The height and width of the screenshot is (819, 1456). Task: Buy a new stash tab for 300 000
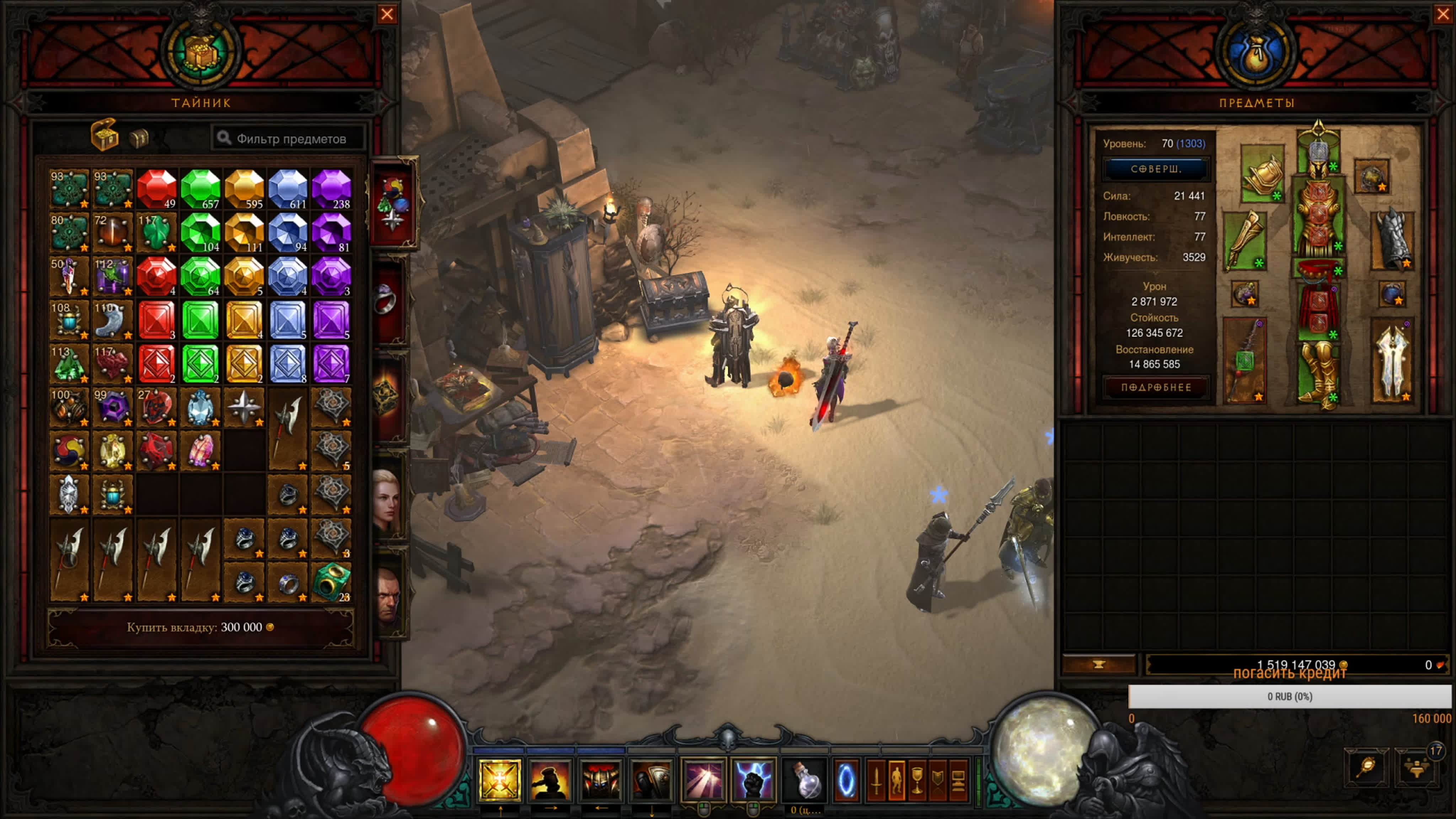click(200, 627)
